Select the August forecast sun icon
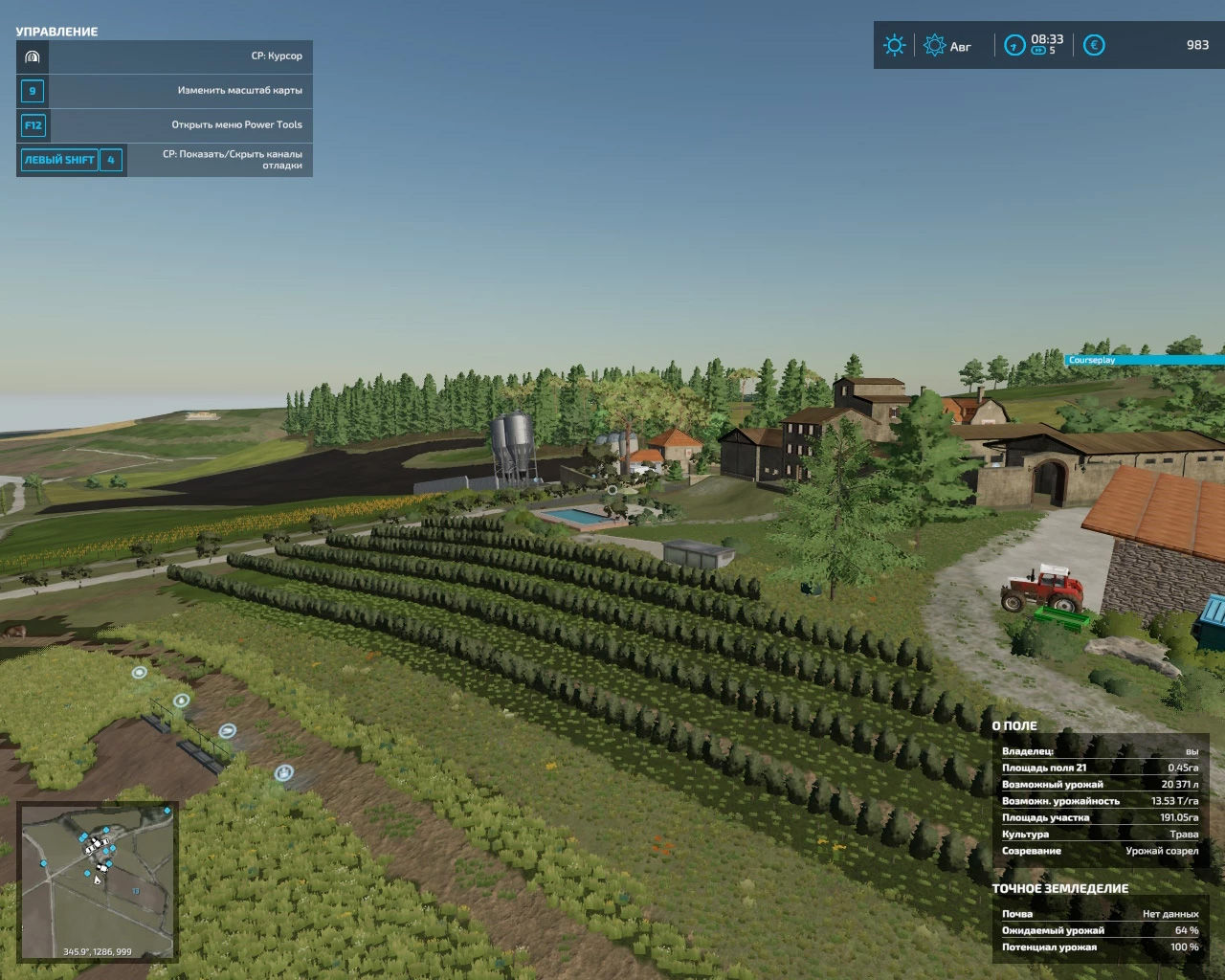Image resolution: width=1225 pixels, height=980 pixels. click(934, 45)
